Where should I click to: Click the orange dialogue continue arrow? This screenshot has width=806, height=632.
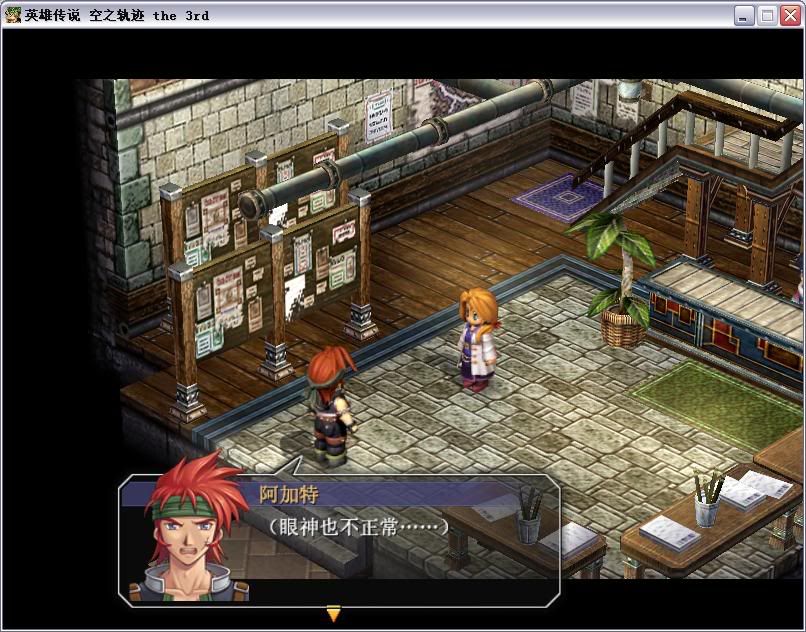334,614
